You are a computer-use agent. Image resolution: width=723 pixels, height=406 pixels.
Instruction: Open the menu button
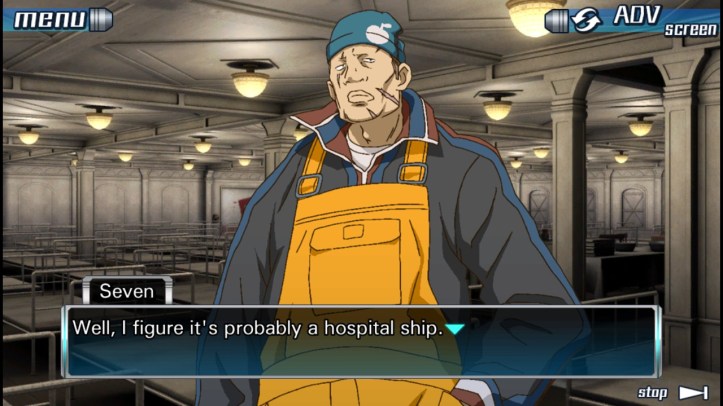[60, 19]
